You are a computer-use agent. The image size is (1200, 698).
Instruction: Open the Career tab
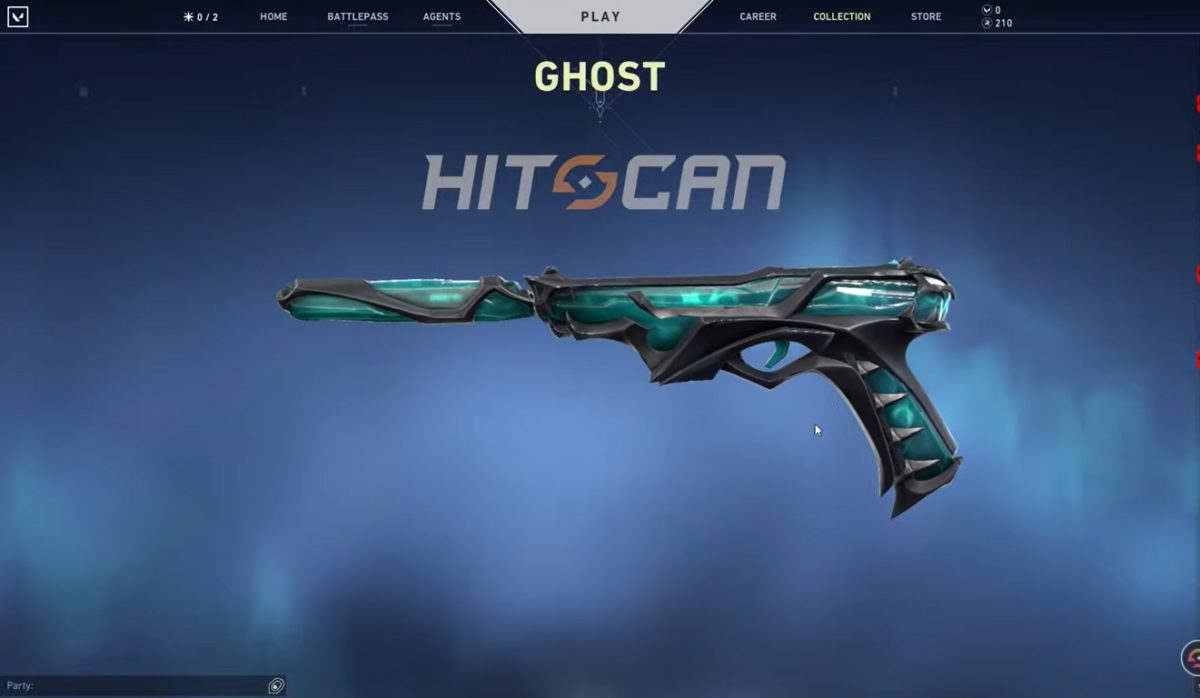(x=758, y=17)
